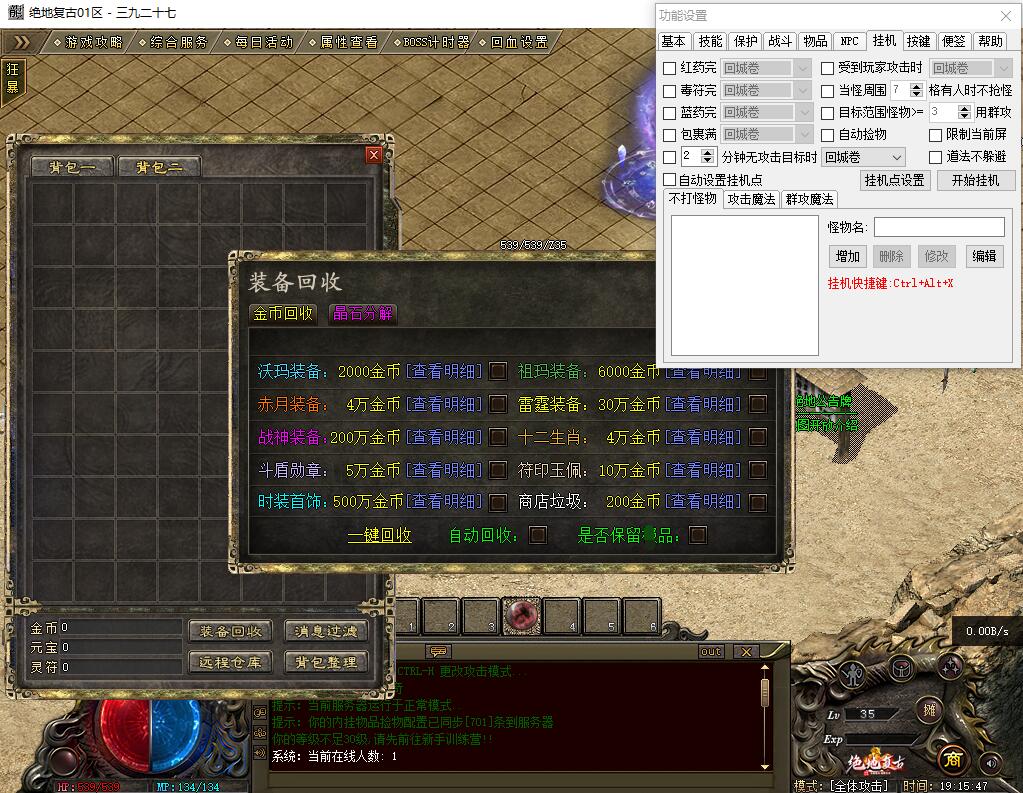Switch to the 晶石分解 tab
The height and width of the screenshot is (793, 1023).
pyautogui.click(x=364, y=313)
